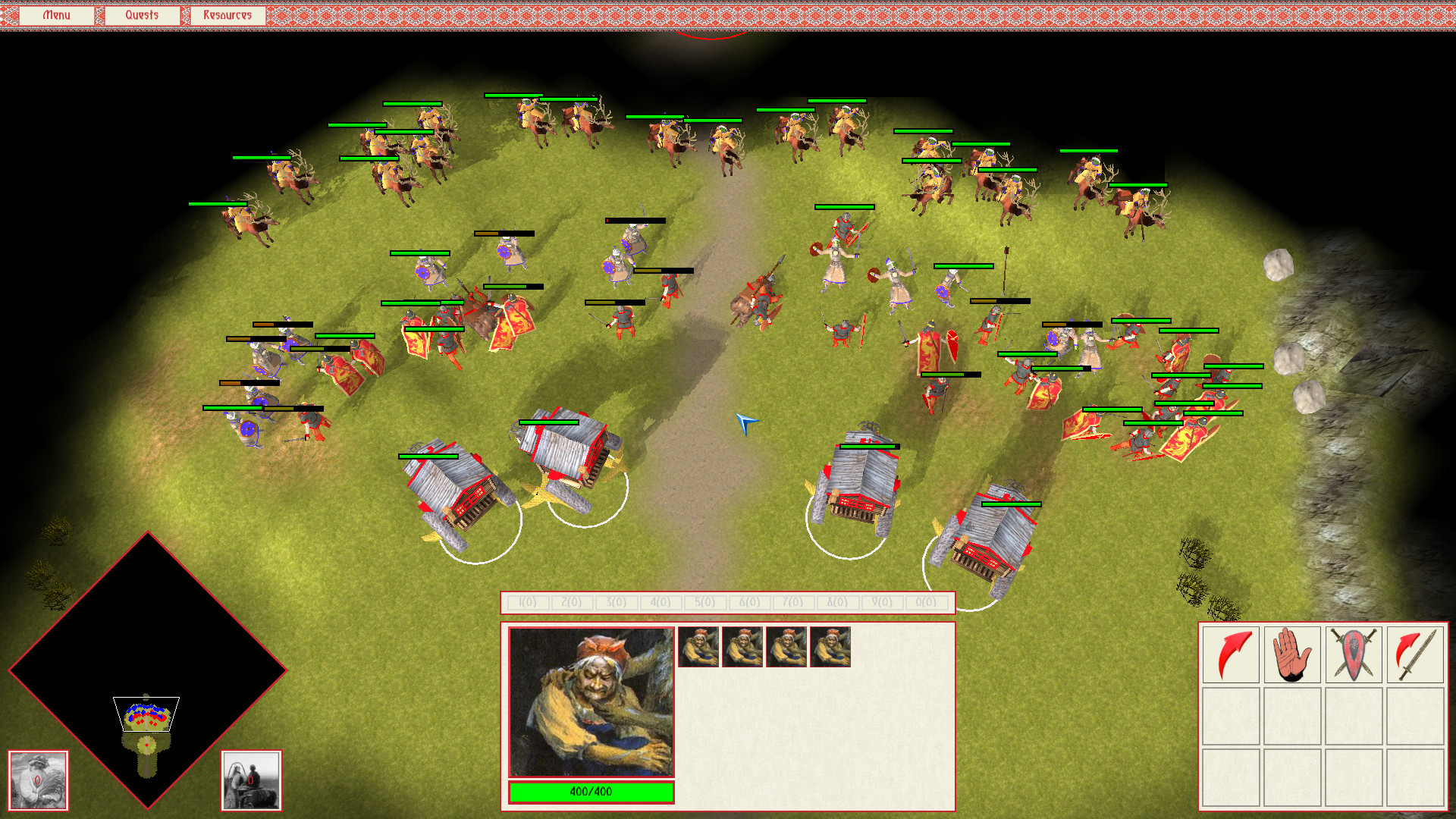Viewport: 1456px width, 819px height.
Task: Toggle the defensive shield stance
Action: click(x=1354, y=654)
